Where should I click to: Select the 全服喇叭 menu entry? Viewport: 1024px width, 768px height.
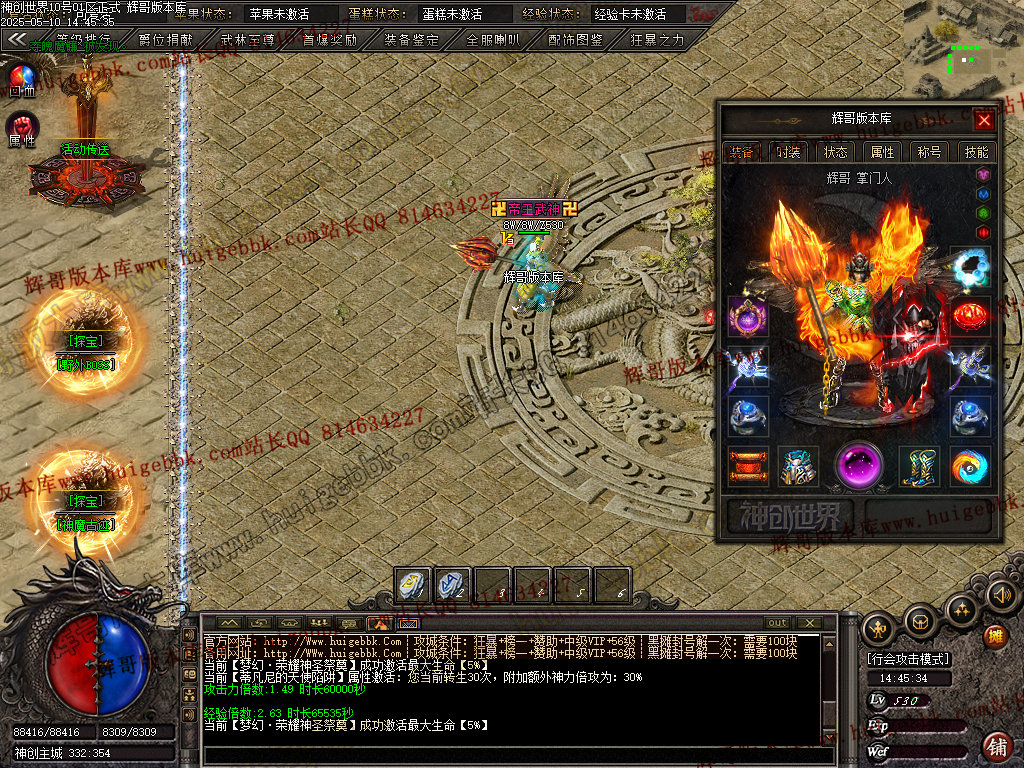494,40
